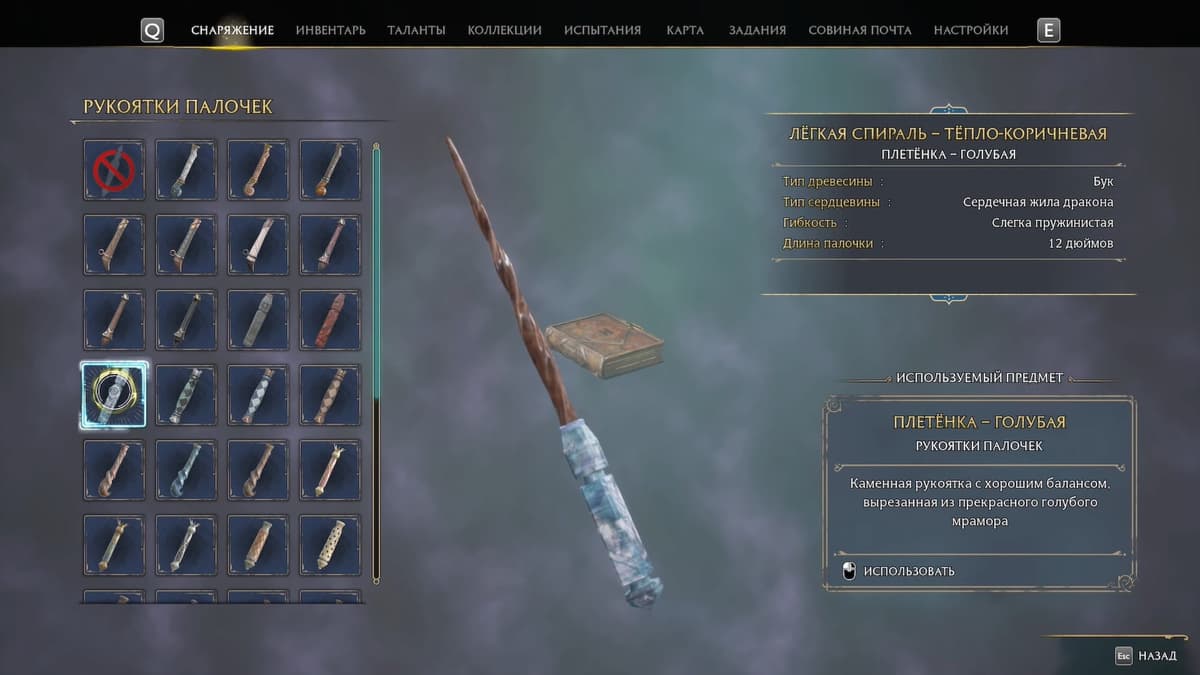Click the Использовать button

point(909,571)
